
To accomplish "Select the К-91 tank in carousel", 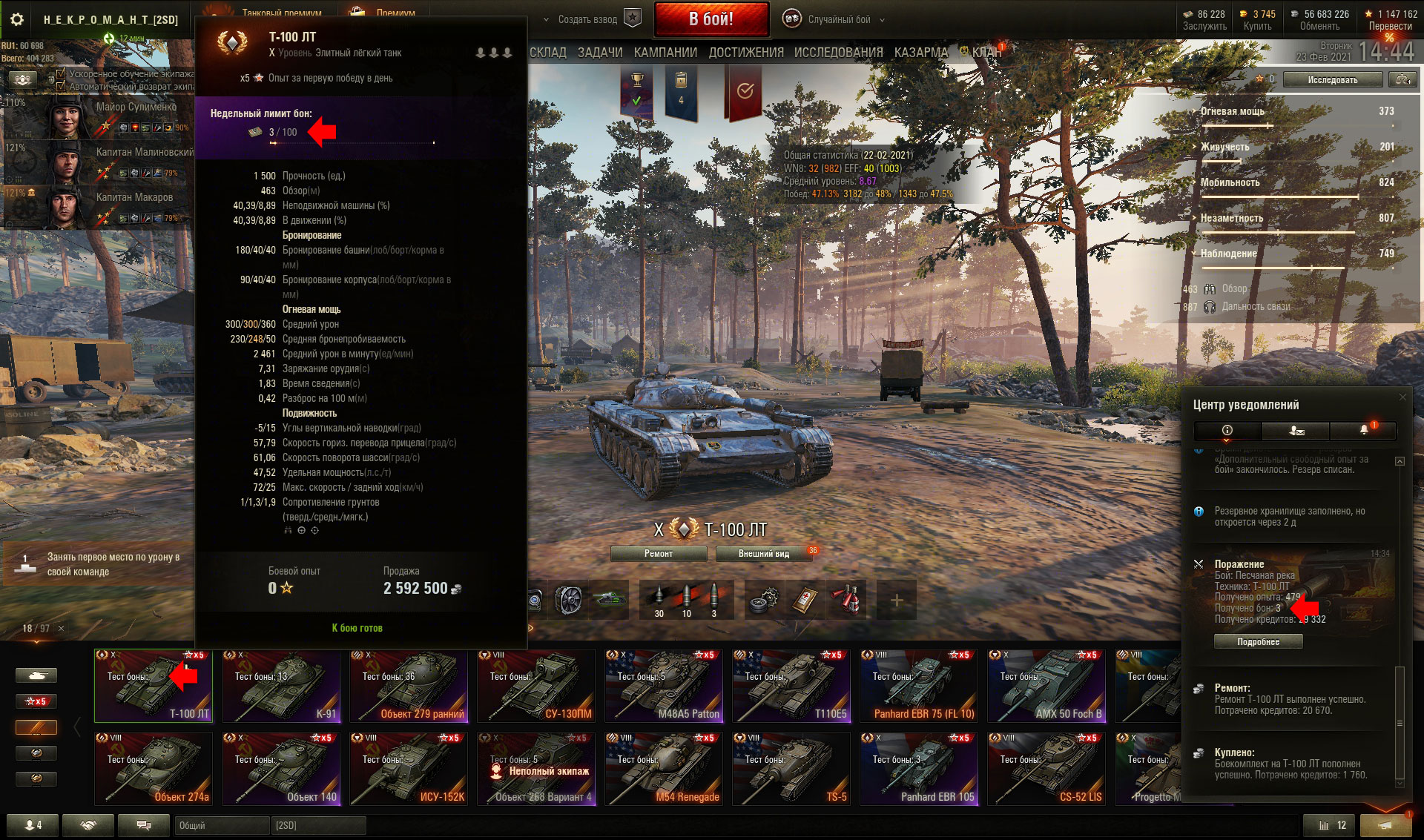I will [x=281, y=686].
